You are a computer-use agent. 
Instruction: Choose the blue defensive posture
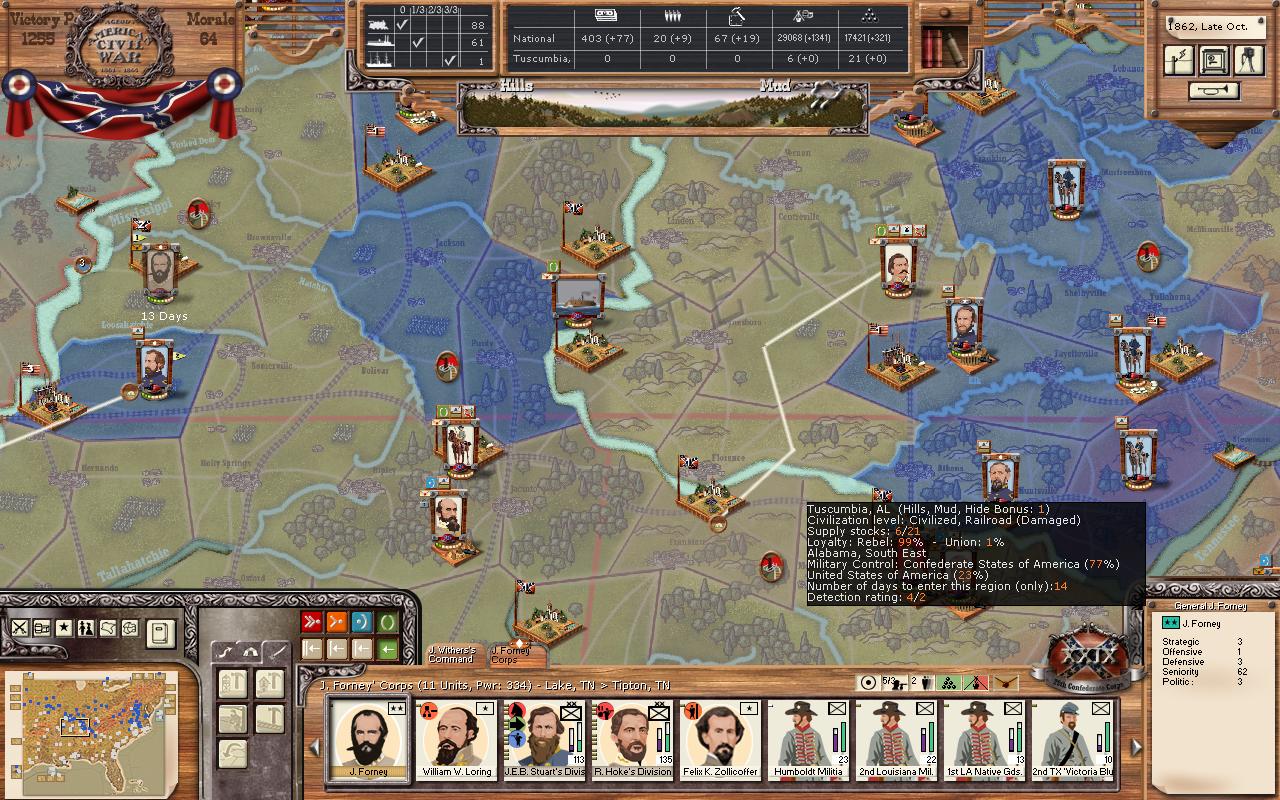[x=362, y=622]
